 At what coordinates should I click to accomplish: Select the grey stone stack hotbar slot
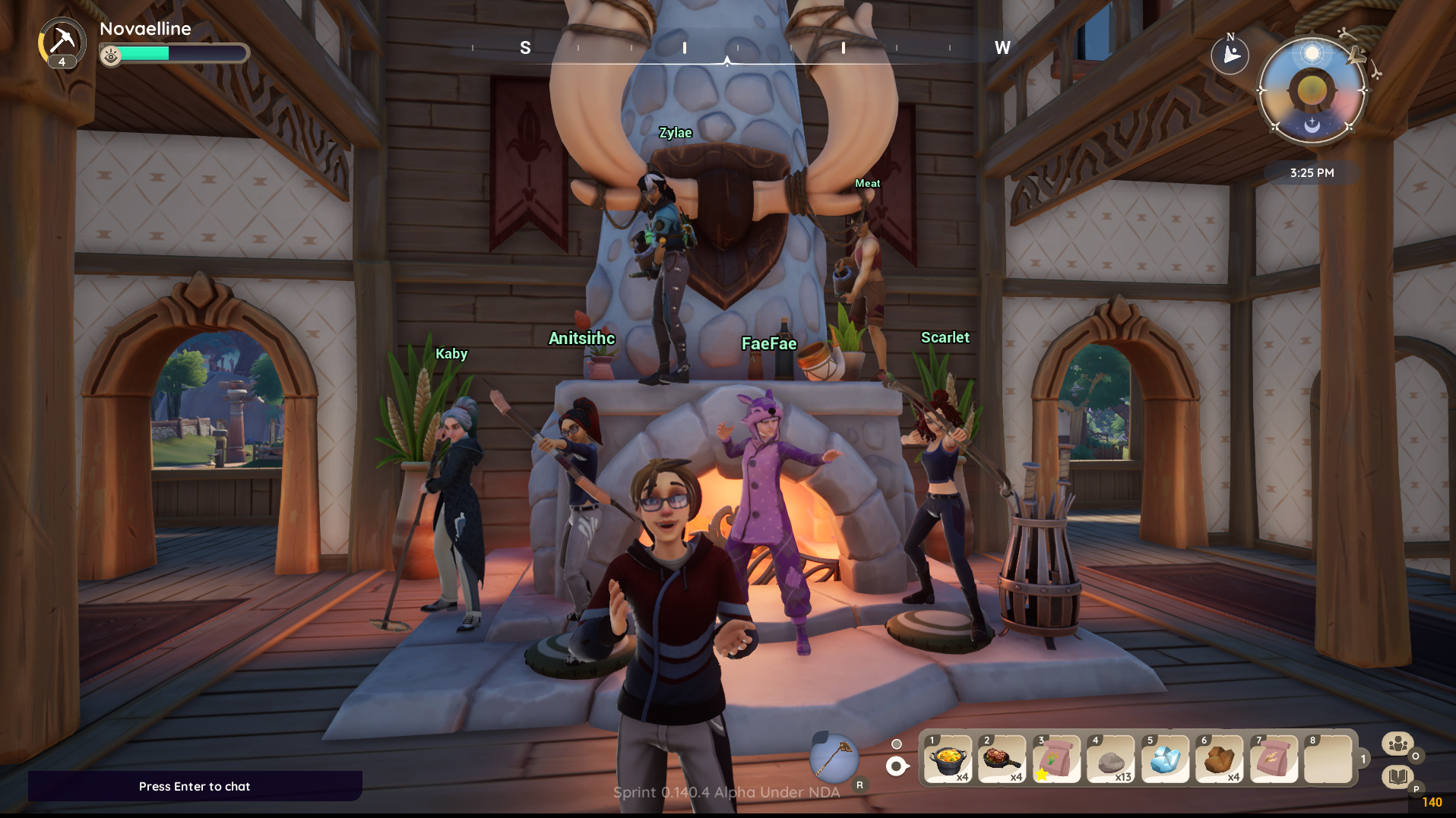point(1110,759)
